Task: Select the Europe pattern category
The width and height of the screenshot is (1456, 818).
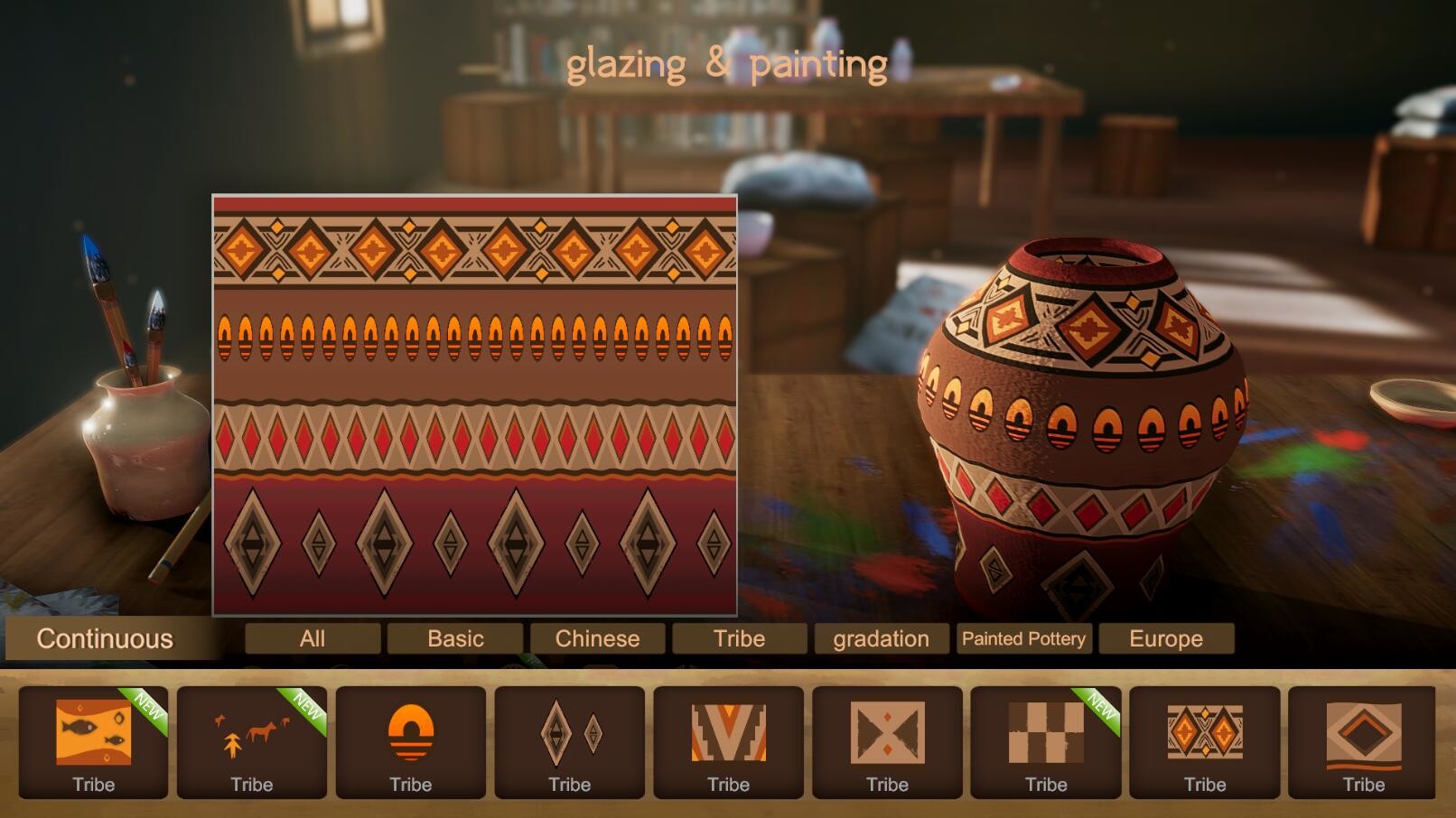Action: click(x=1166, y=638)
